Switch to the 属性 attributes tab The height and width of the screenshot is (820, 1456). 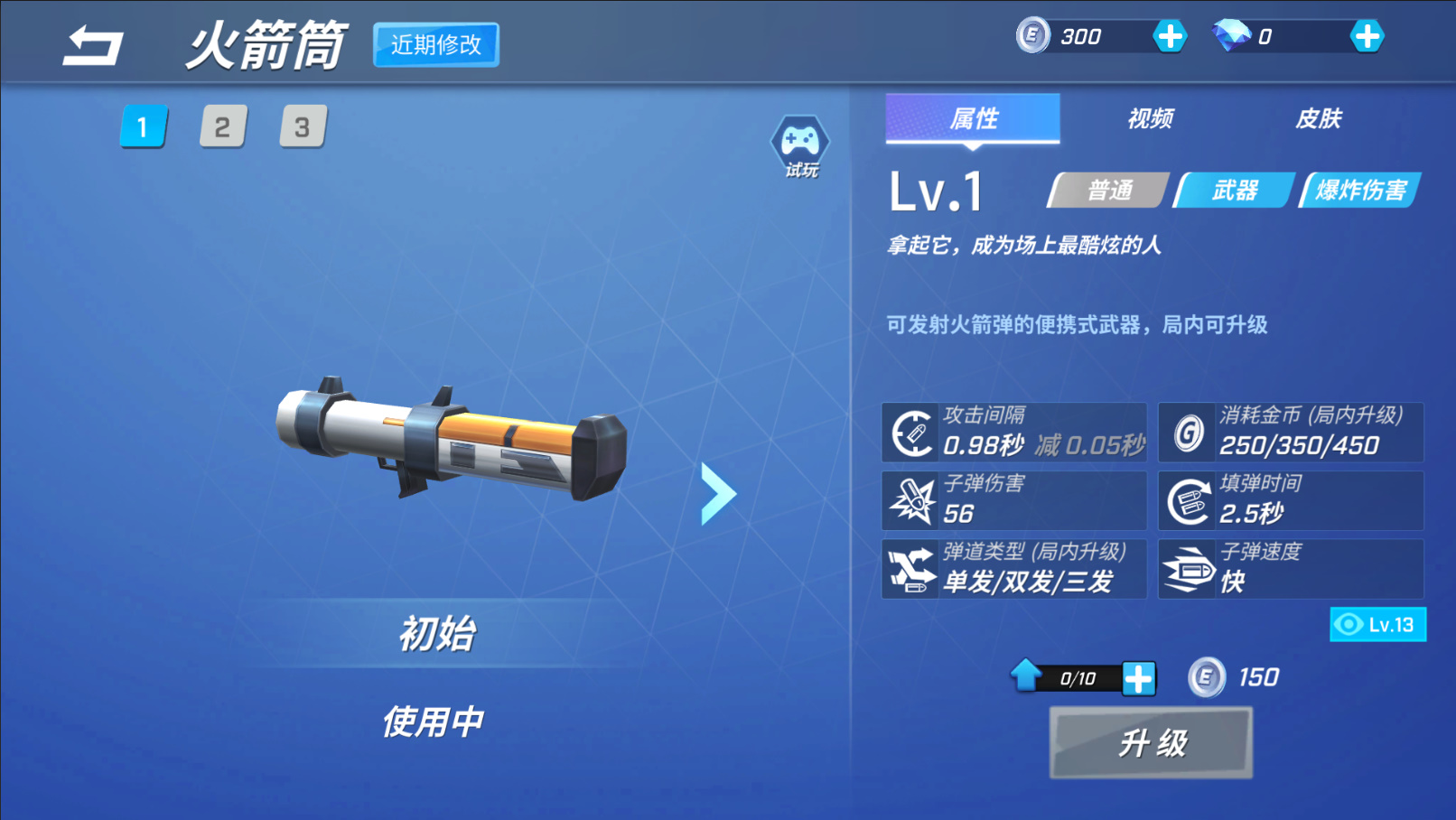pyautogui.click(x=973, y=118)
